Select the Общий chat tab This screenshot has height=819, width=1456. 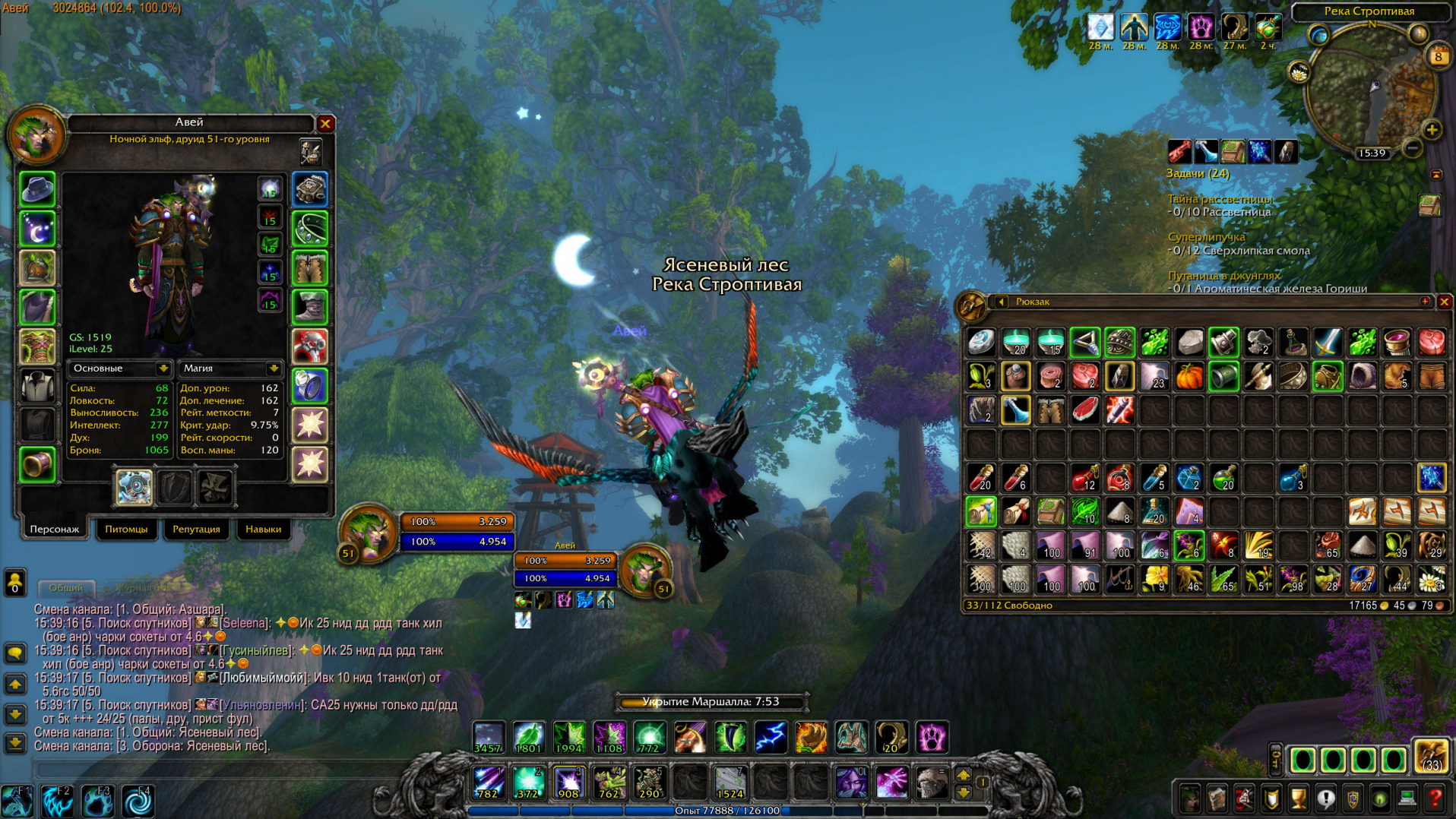coord(66,587)
